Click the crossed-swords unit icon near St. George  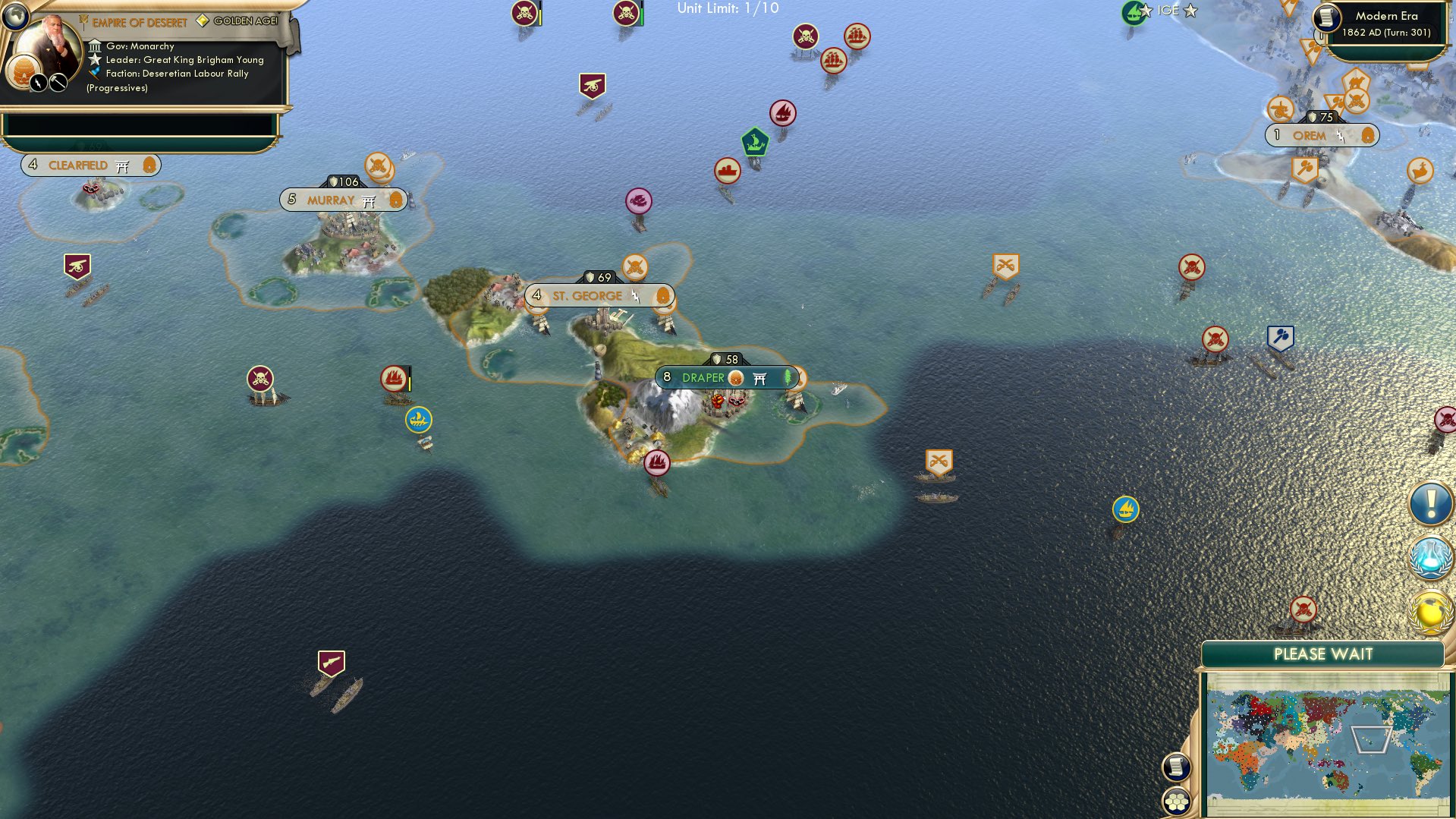coord(634,267)
